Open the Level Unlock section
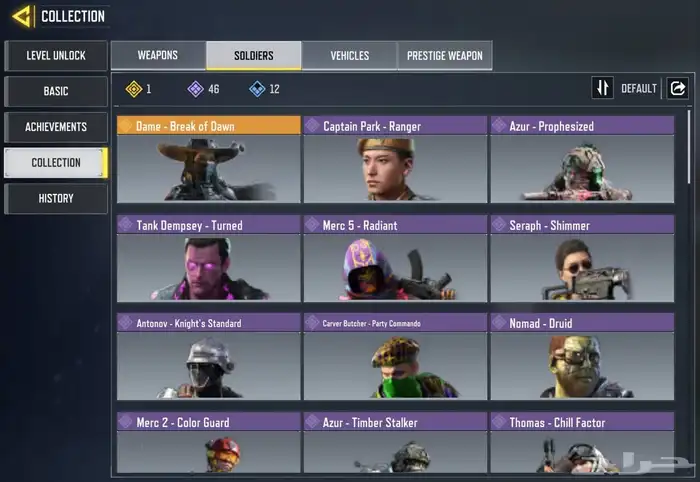Image resolution: width=700 pixels, height=482 pixels. [56, 55]
